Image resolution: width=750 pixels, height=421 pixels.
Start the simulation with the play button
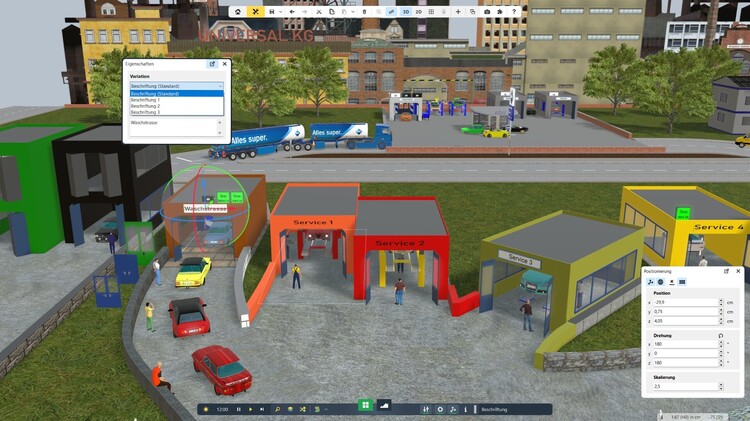click(250, 409)
